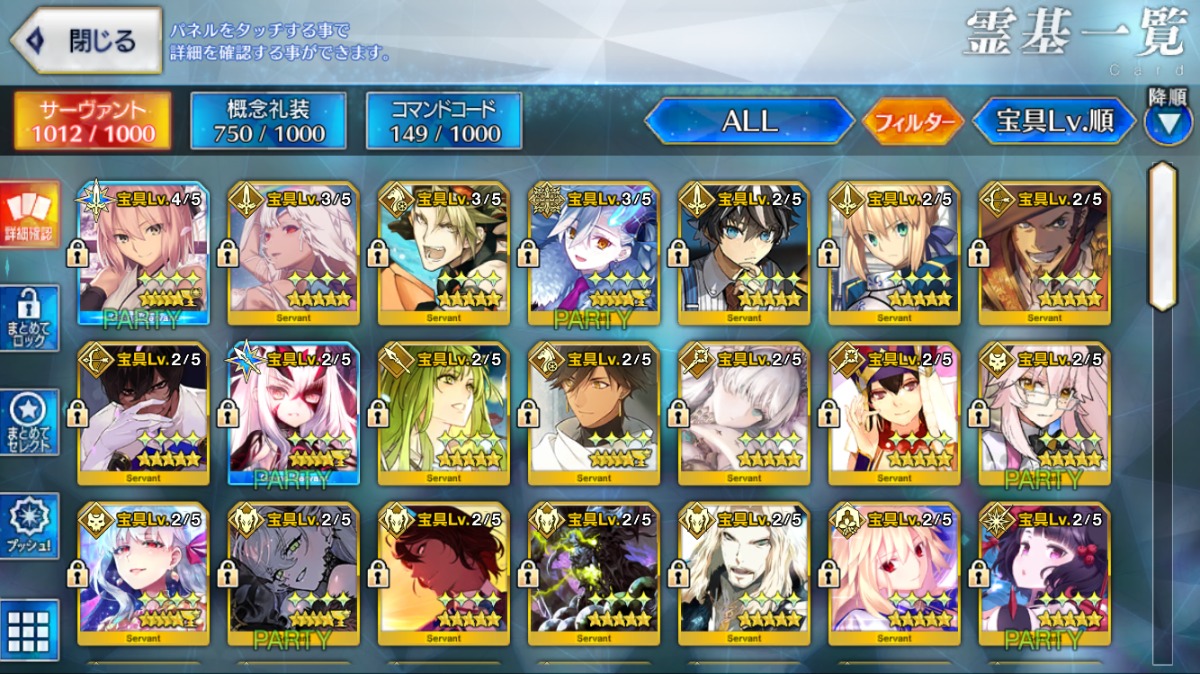Pick the green-haired servant card
Viewport: 1200px width, 674px height.
443,413
